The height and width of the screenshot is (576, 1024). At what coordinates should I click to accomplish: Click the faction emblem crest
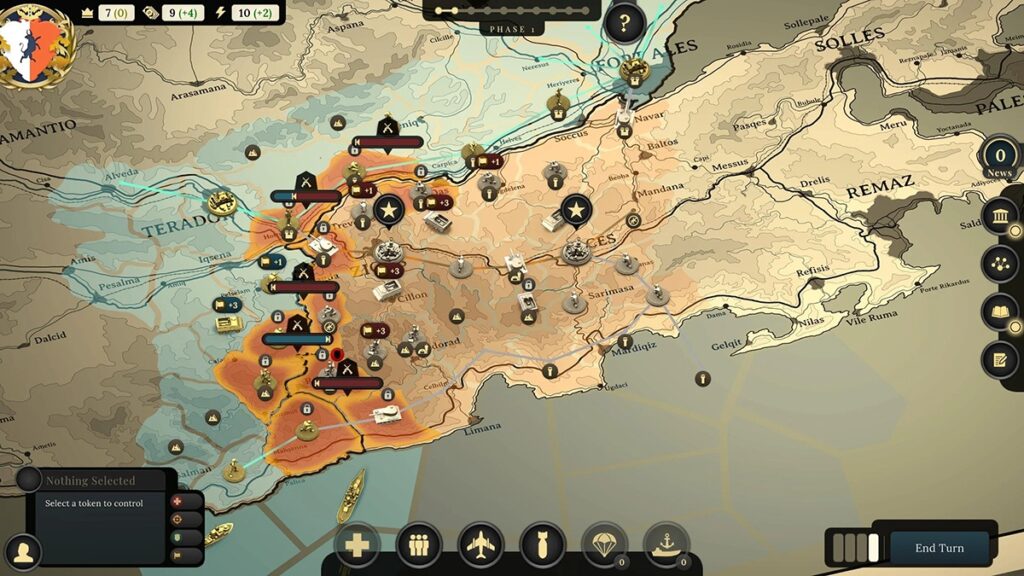[x=38, y=42]
